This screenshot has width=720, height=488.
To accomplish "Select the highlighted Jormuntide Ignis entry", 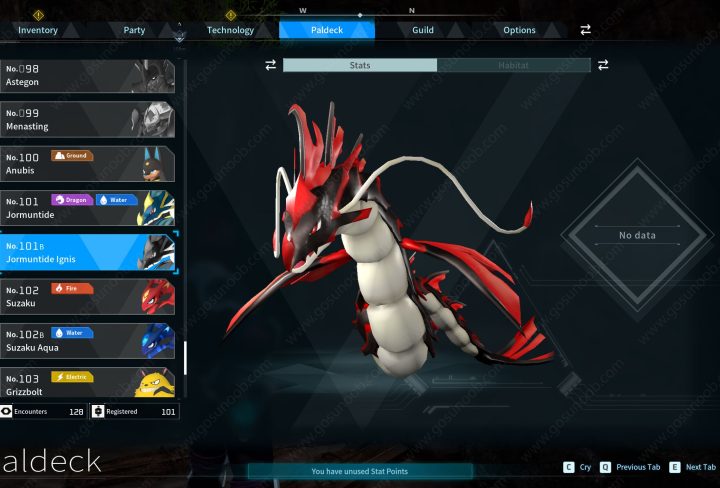I will pyautogui.click(x=88, y=252).
